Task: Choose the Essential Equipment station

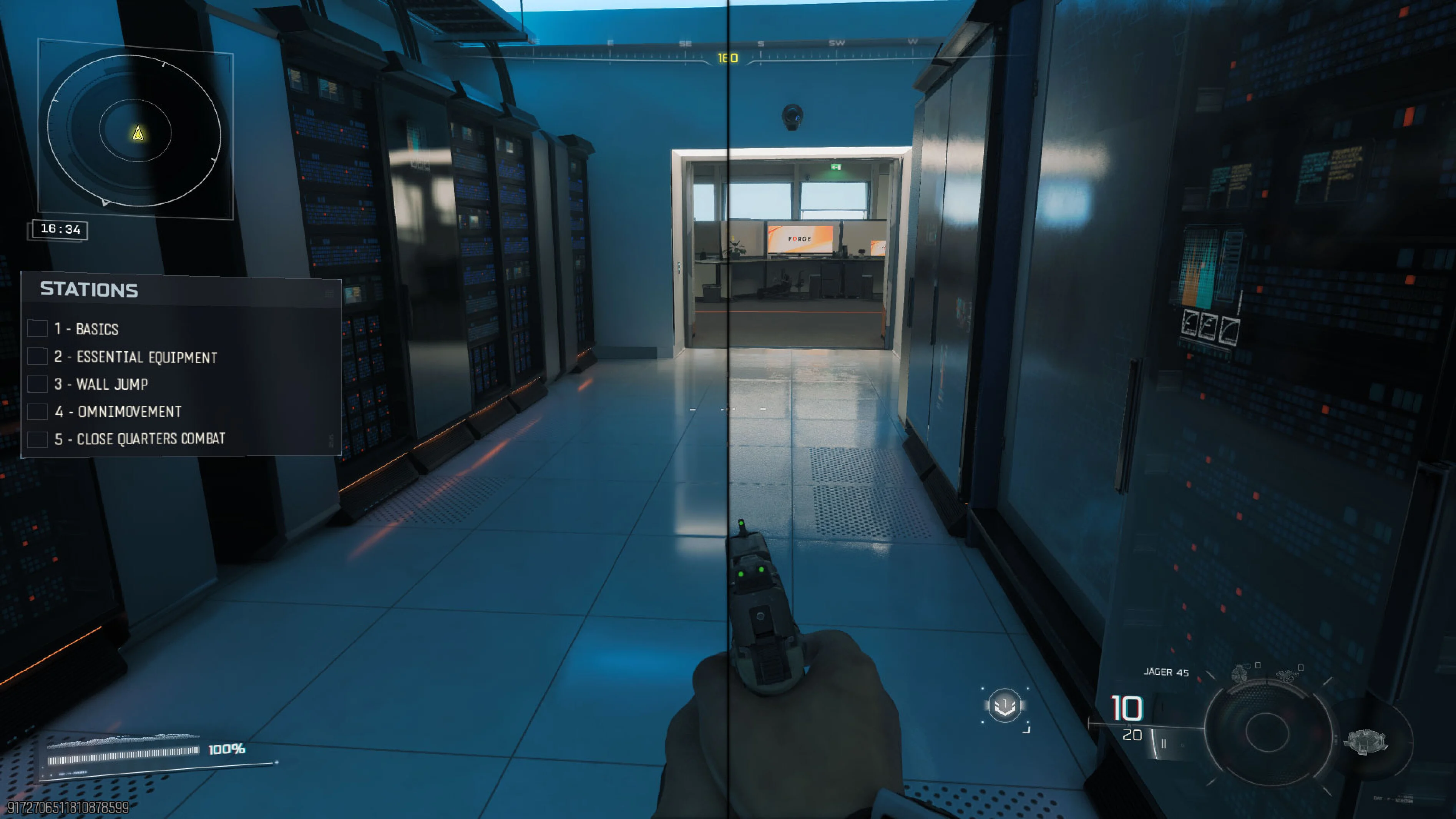Action: coord(135,357)
